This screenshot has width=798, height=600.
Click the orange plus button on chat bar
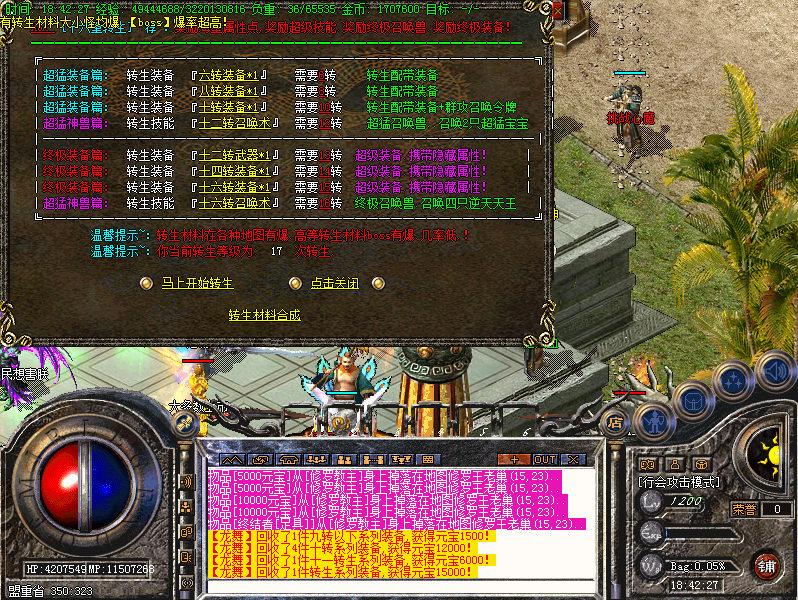(514, 459)
